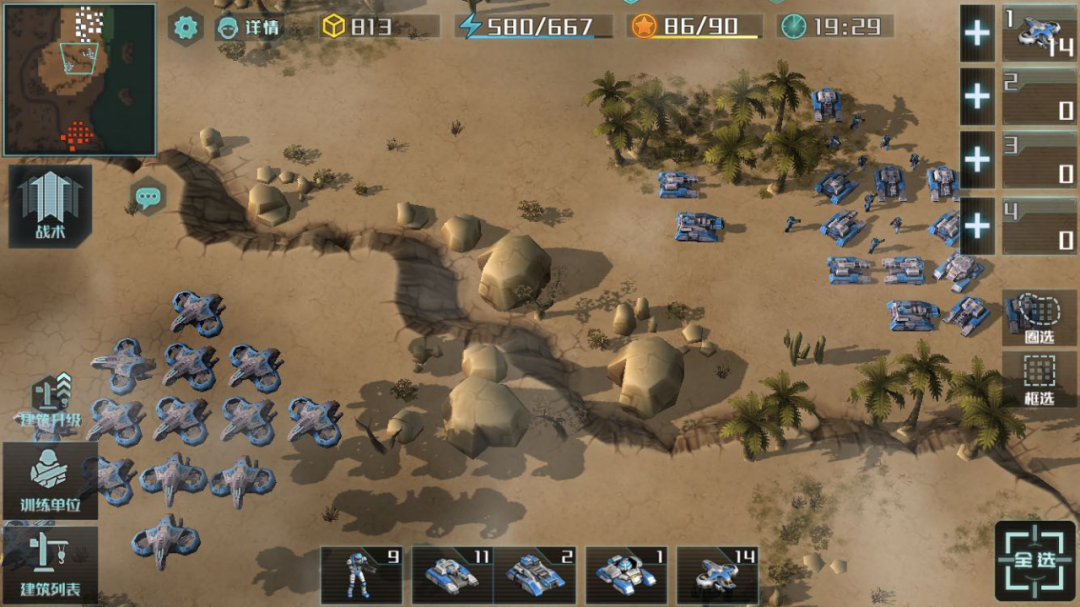Select the tank unit group showing 1
This screenshot has width=1080, height=607.
click(626, 575)
